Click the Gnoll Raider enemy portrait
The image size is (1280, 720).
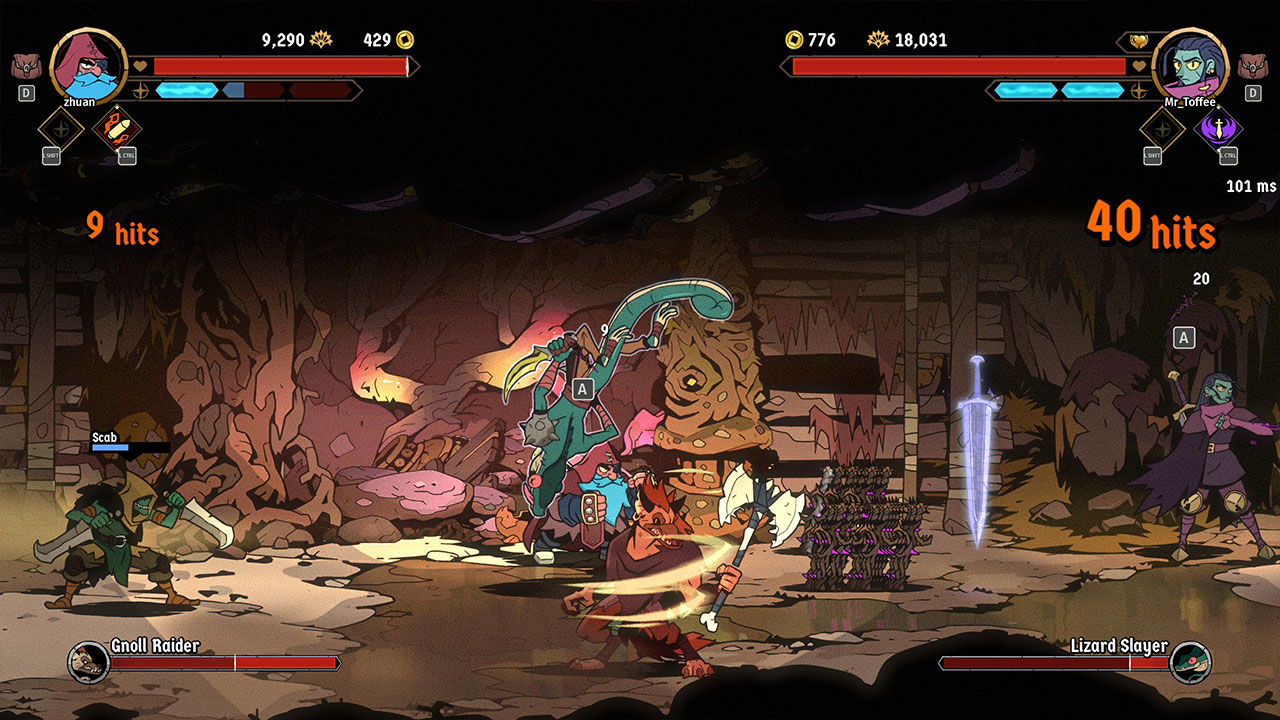[x=88, y=662]
